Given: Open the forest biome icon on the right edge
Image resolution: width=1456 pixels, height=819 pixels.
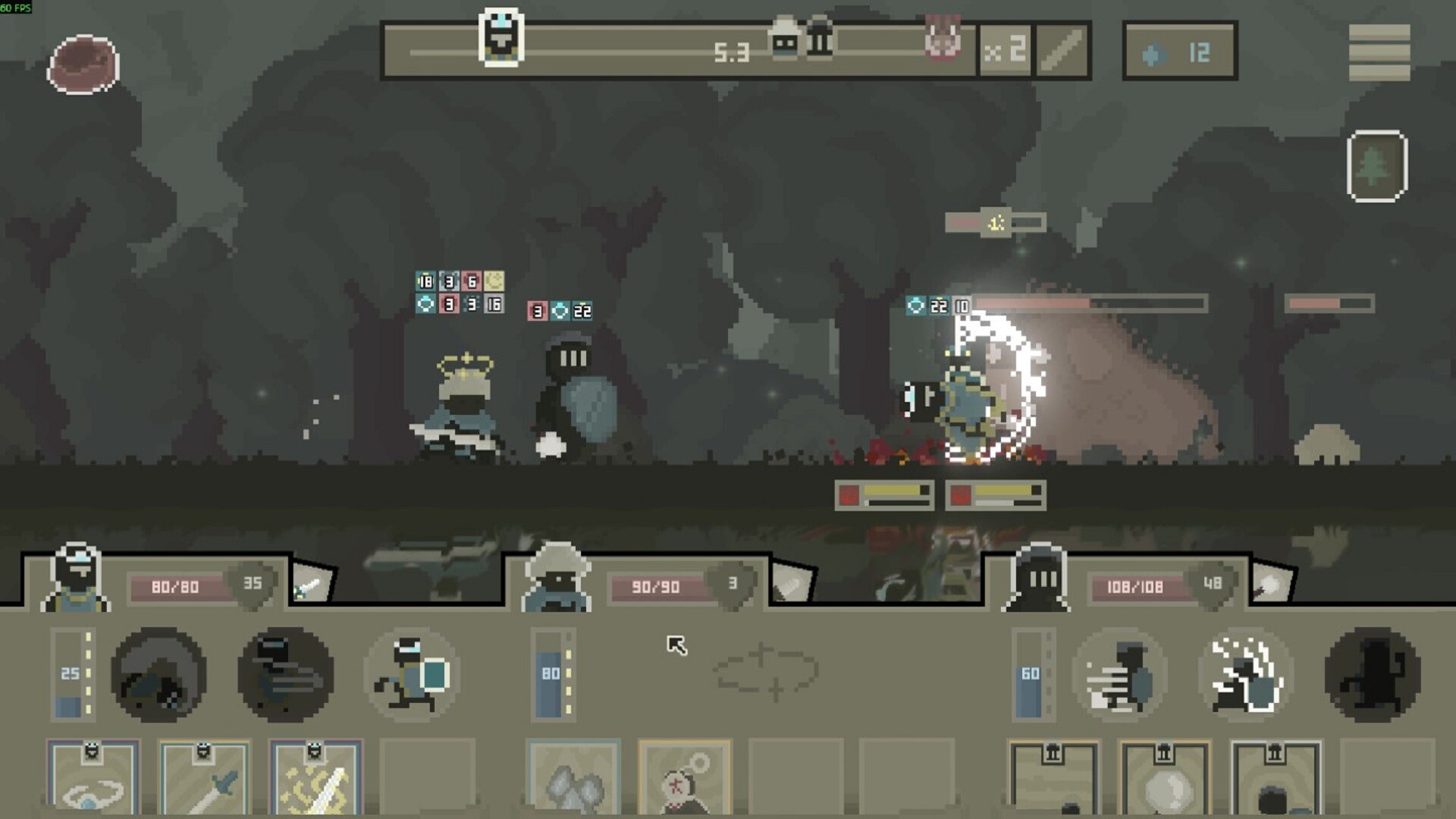Looking at the screenshot, I should (1376, 167).
